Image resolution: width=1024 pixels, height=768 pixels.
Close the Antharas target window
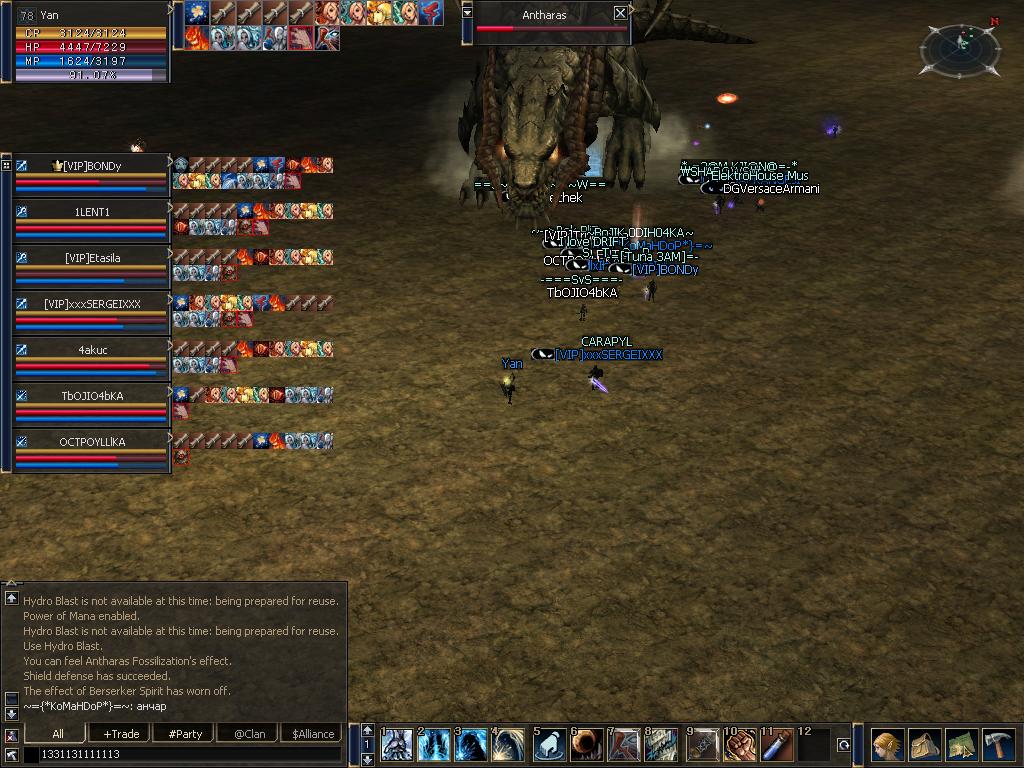click(620, 14)
